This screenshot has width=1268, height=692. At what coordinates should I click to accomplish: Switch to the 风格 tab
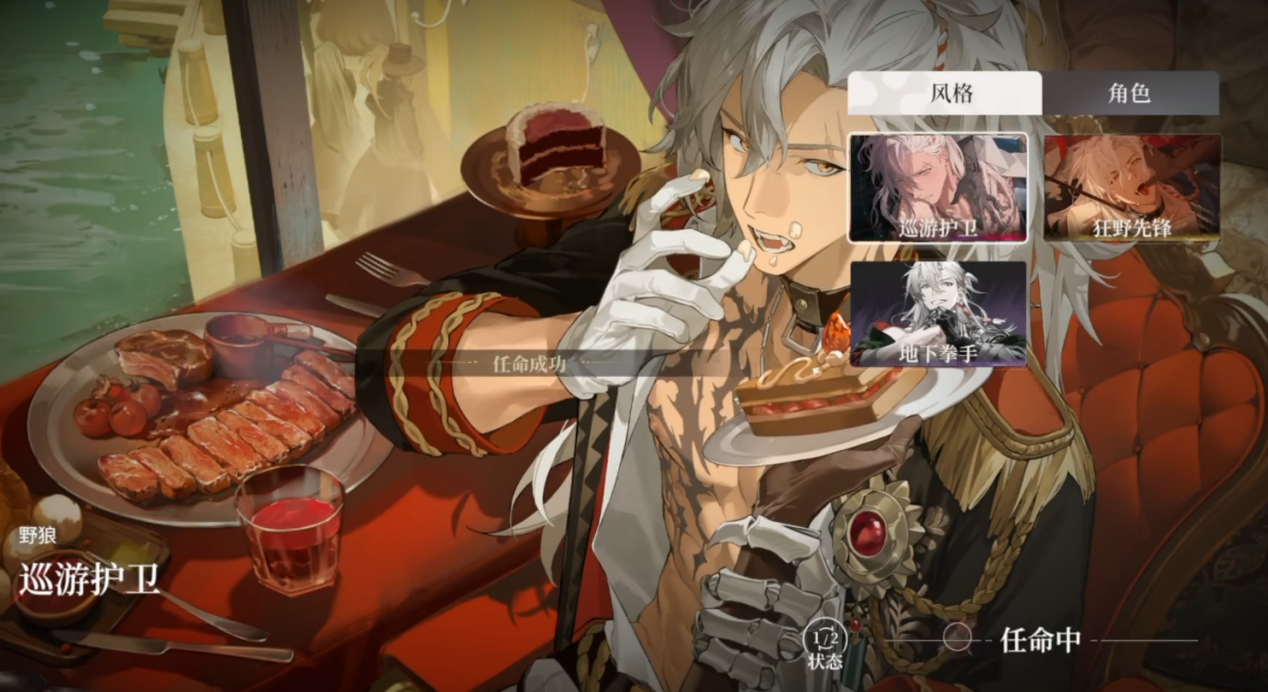pos(944,94)
